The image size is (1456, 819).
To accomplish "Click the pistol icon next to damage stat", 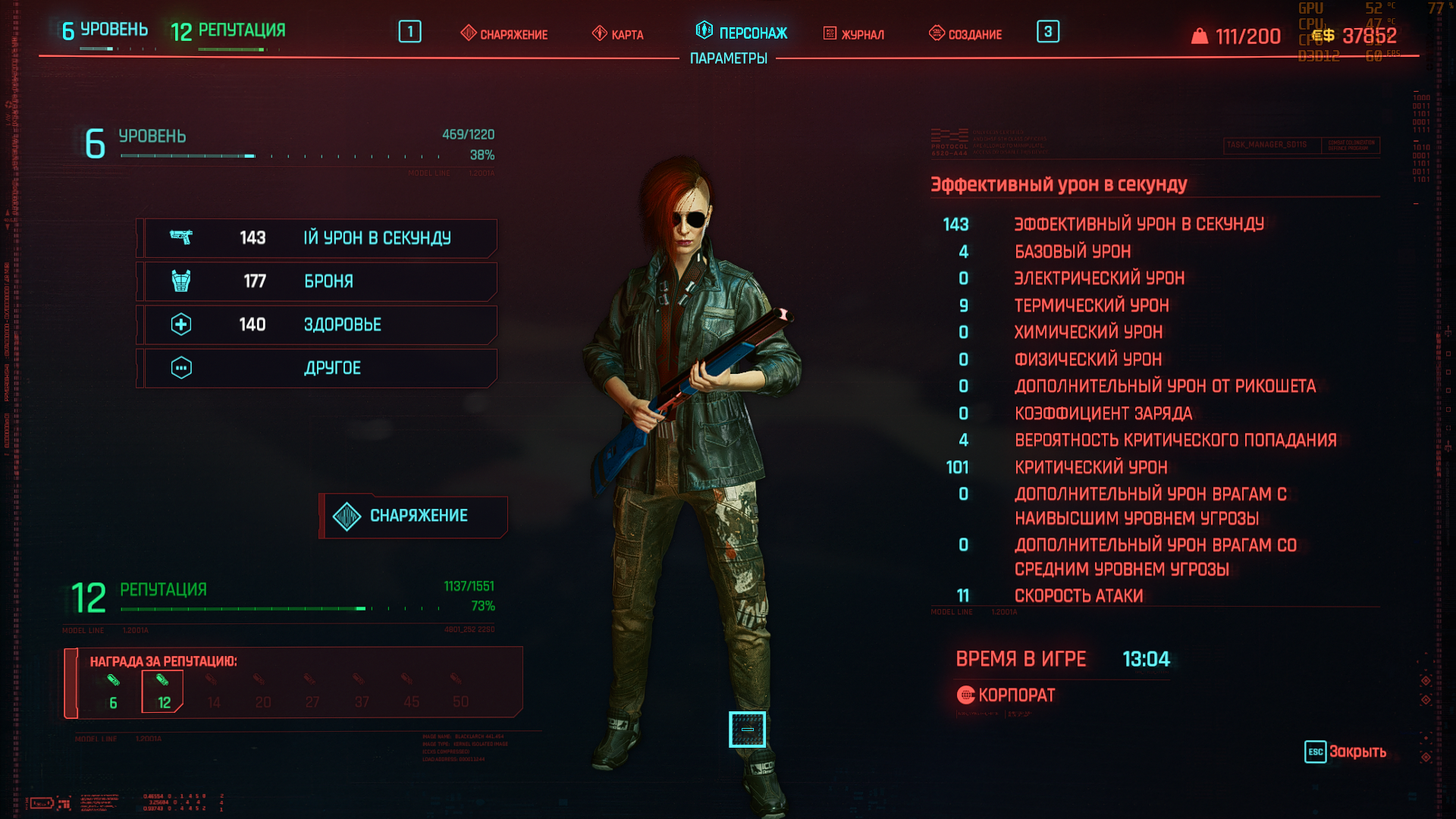I will point(182,237).
